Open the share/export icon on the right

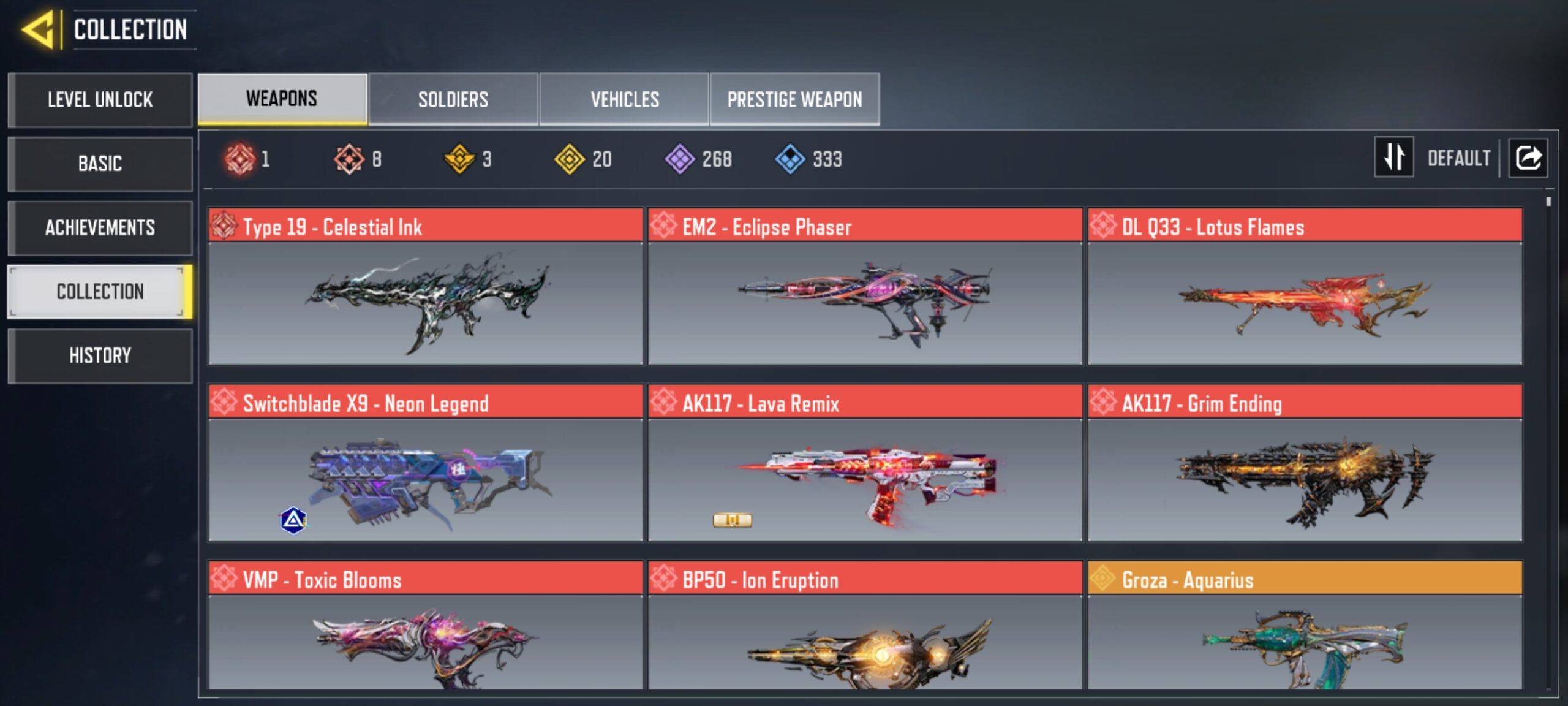coord(1528,158)
